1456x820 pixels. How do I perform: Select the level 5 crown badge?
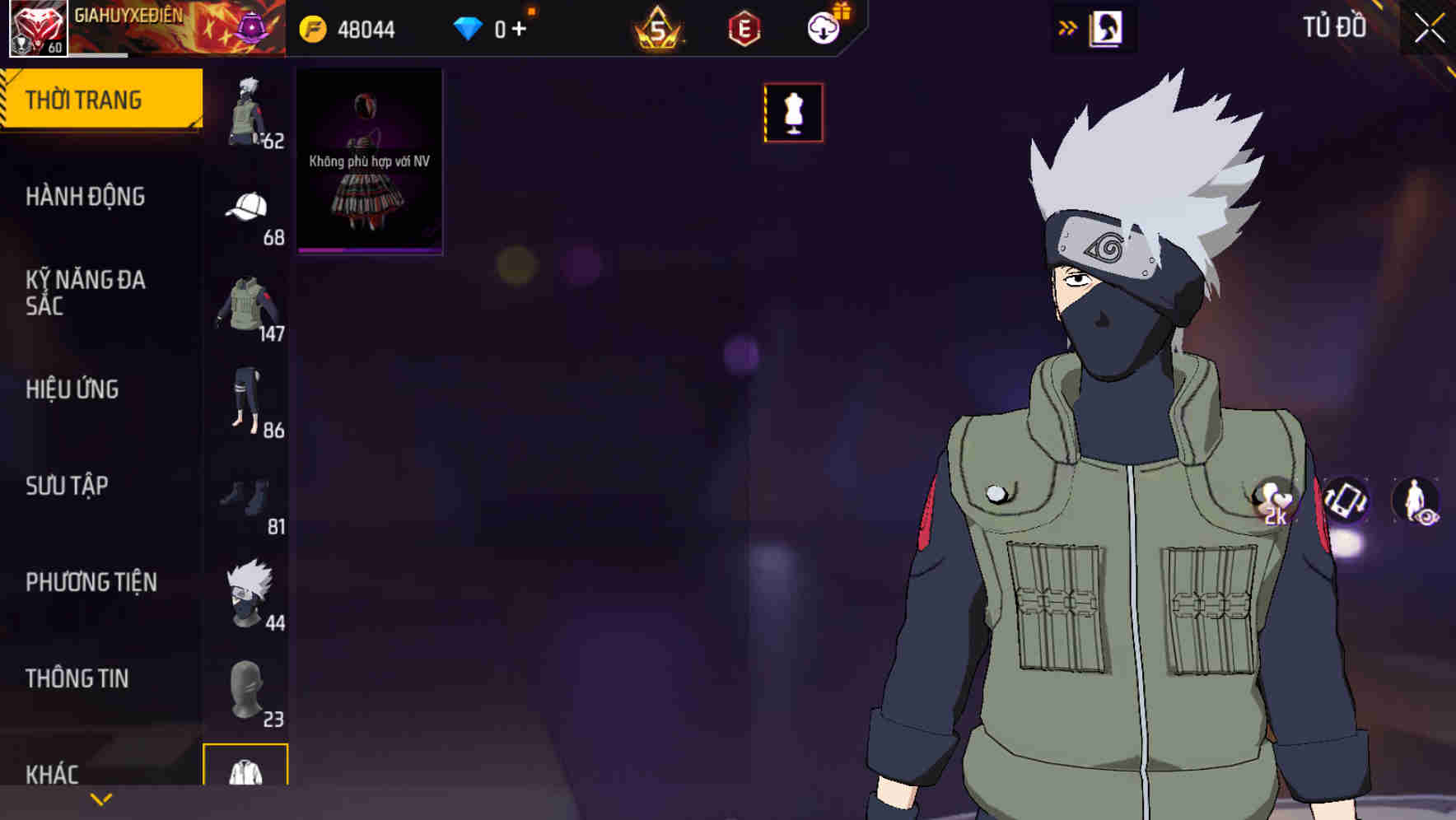tap(657, 27)
